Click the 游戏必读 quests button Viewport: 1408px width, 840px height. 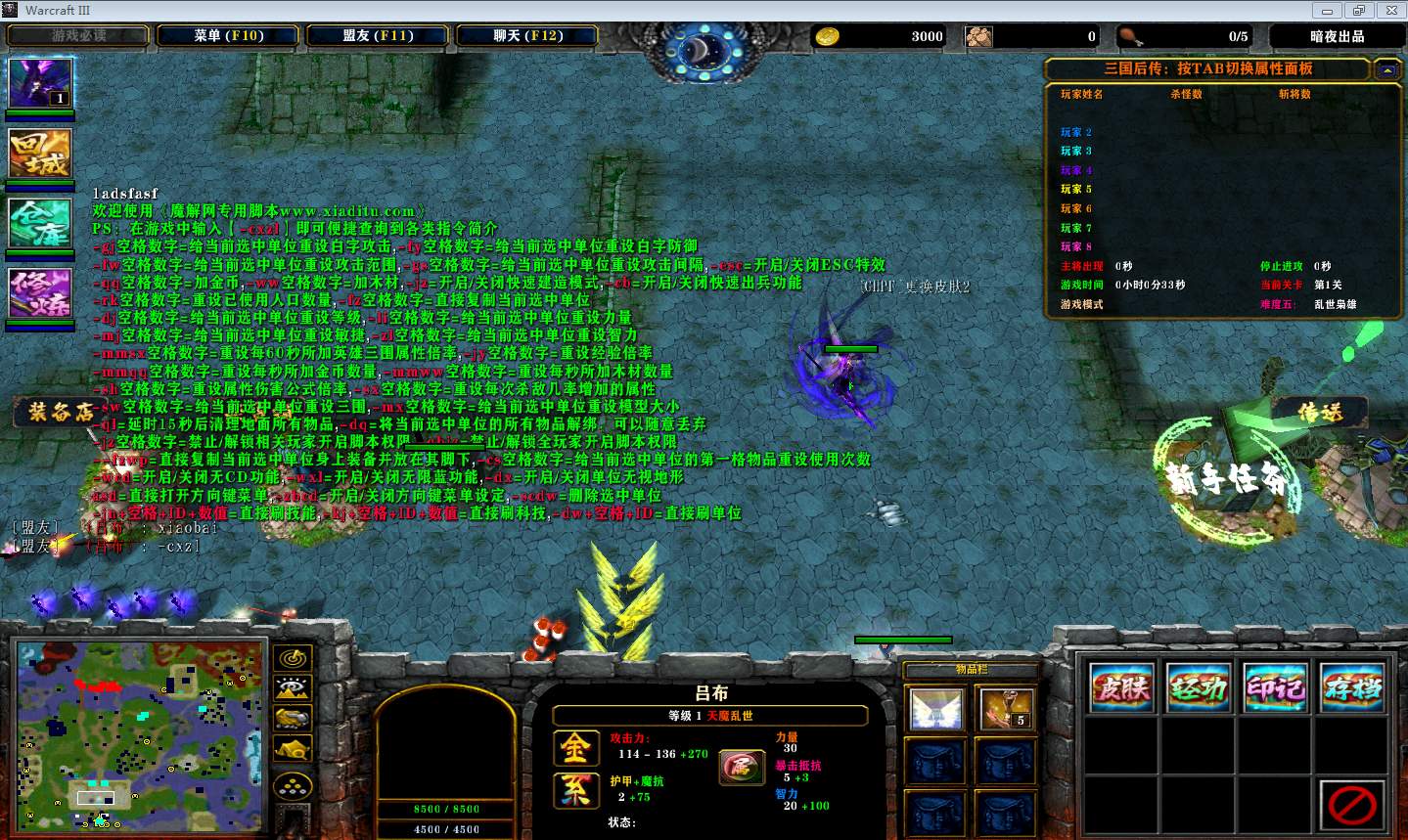78,36
